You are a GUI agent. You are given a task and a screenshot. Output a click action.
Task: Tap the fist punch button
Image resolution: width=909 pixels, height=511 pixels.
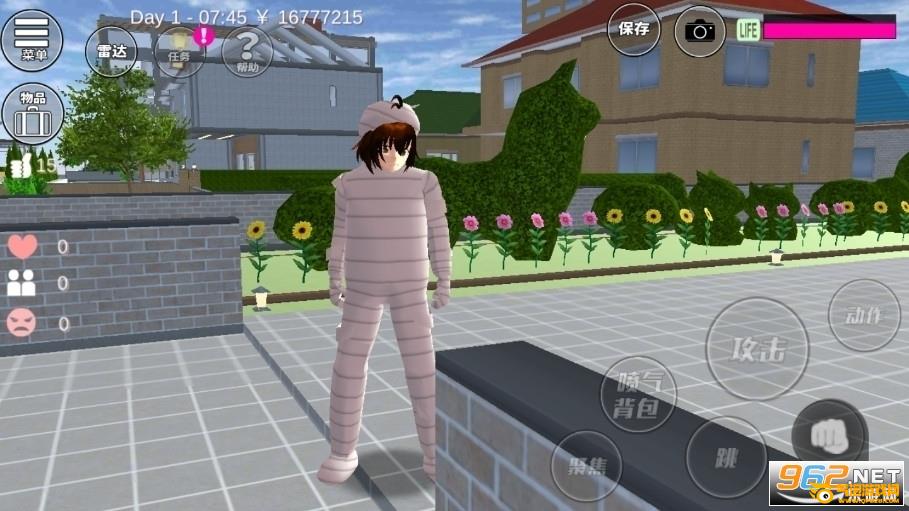pyautogui.click(x=829, y=436)
